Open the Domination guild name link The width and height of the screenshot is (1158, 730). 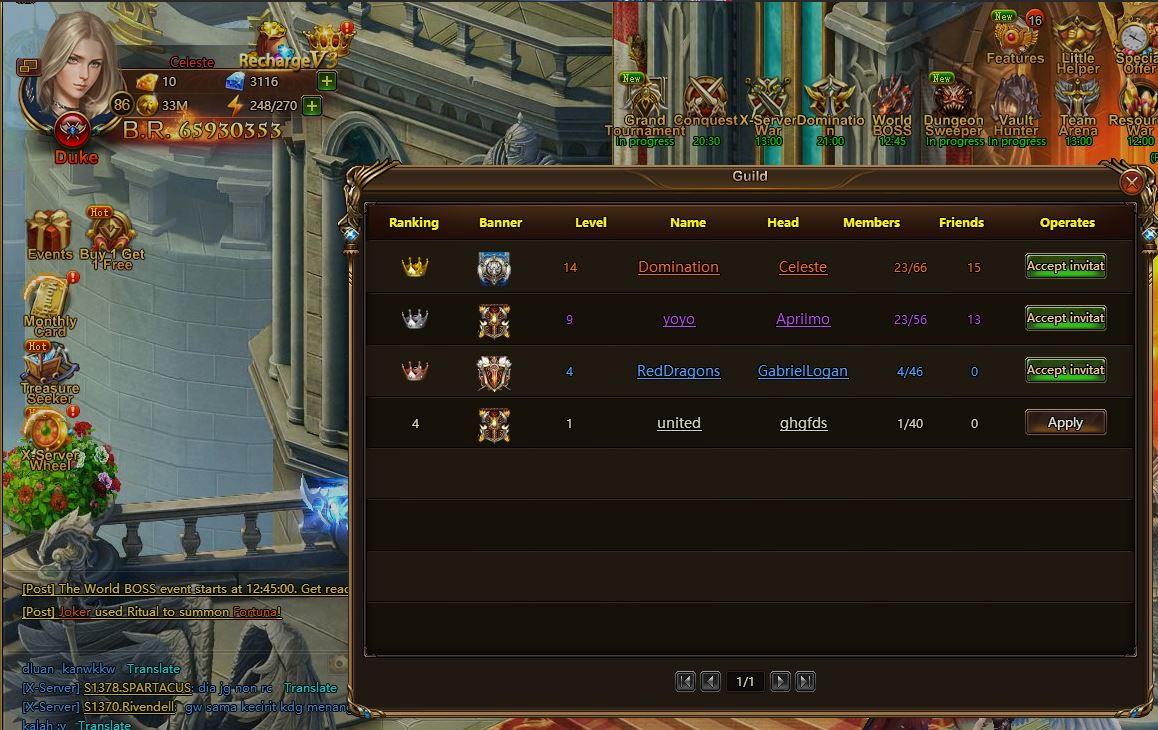[x=678, y=267]
